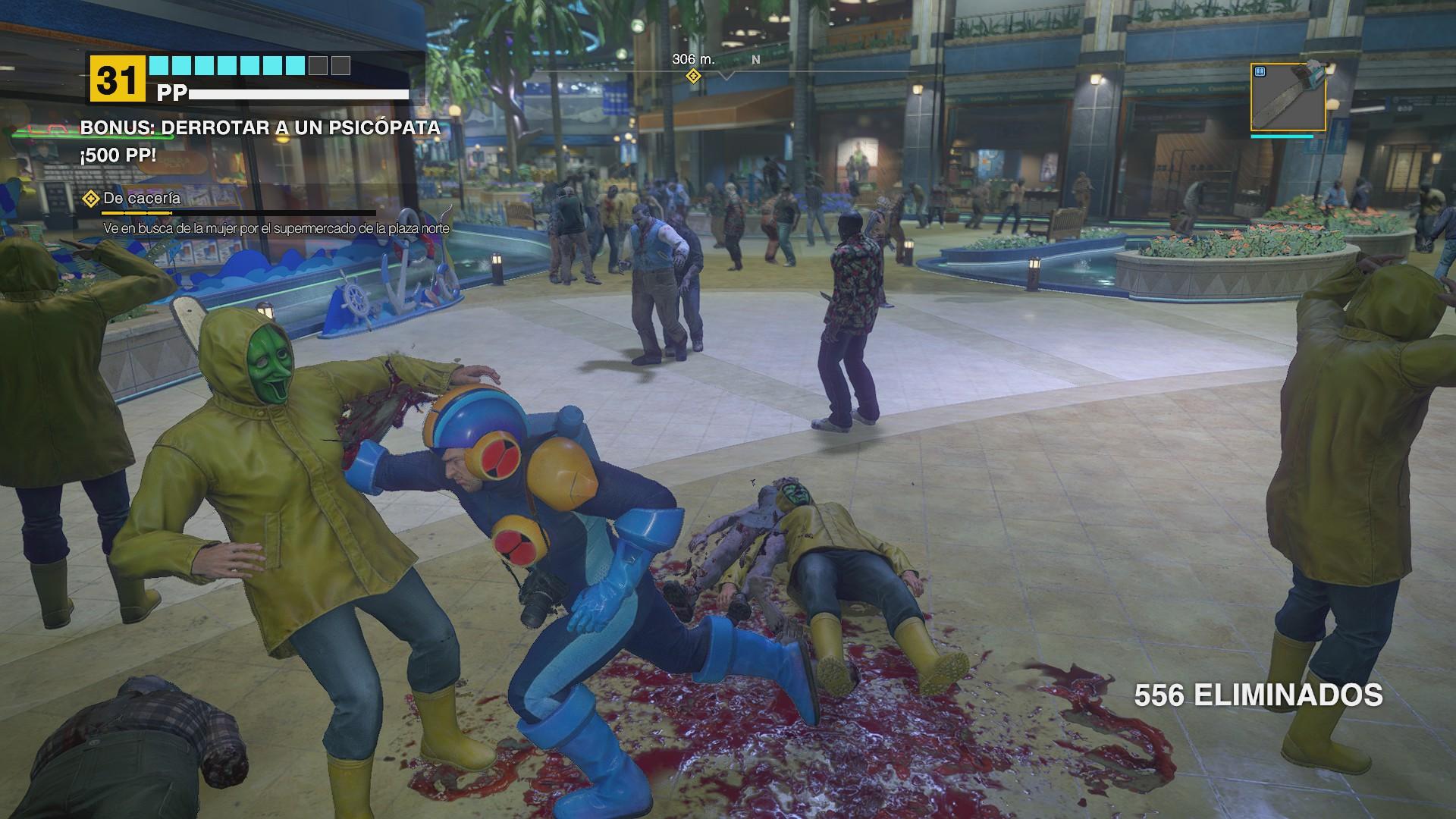Screen dimensions: 1456x819
Task: Click the yellow objective marker on the compass
Action: coord(692,76)
